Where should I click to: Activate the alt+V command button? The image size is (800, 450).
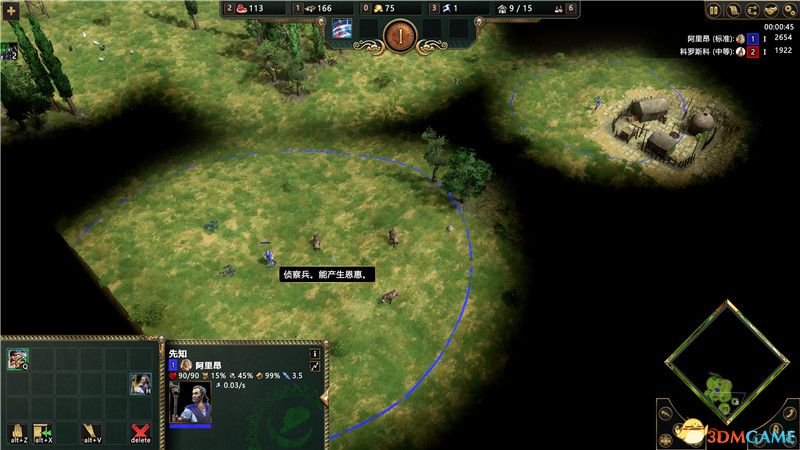[92, 431]
